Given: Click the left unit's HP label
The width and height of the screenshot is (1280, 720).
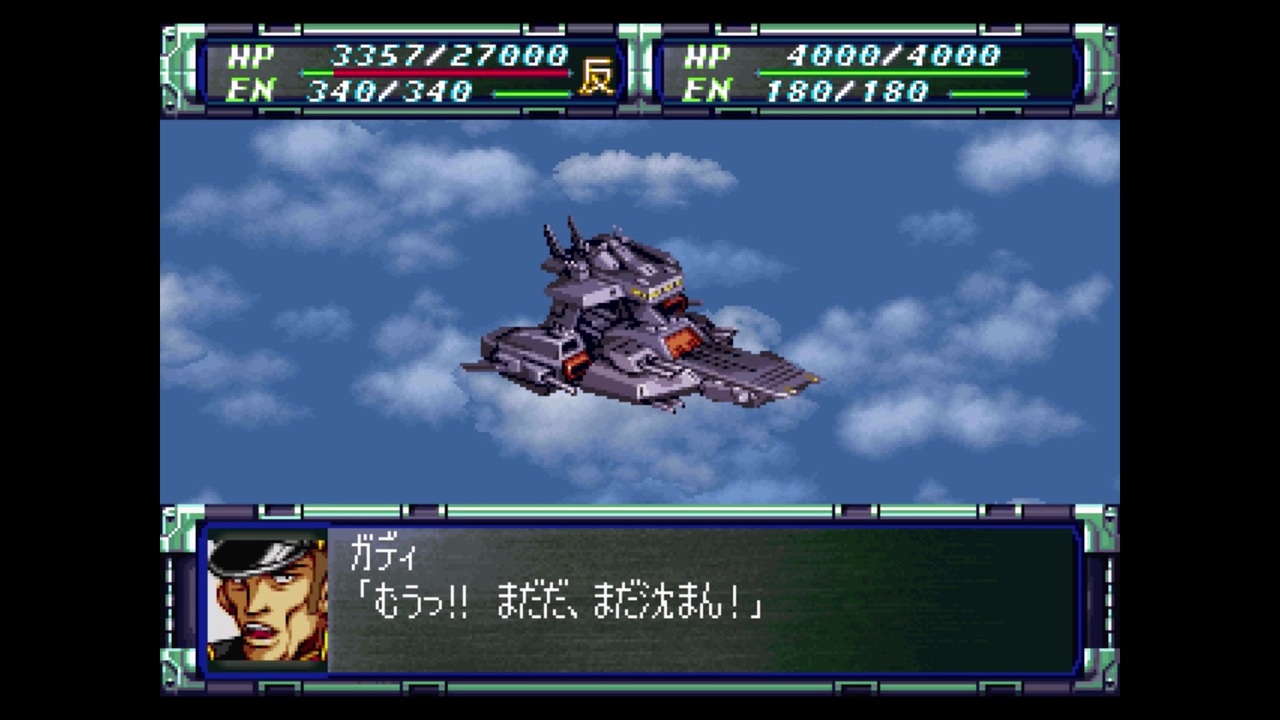Looking at the screenshot, I should (x=253, y=58).
